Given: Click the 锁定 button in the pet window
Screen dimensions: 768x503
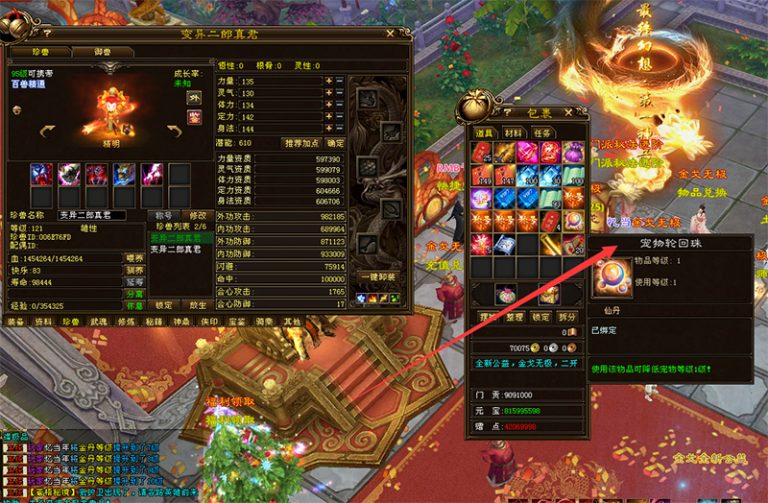Looking at the screenshot, I should pos(163,305).
